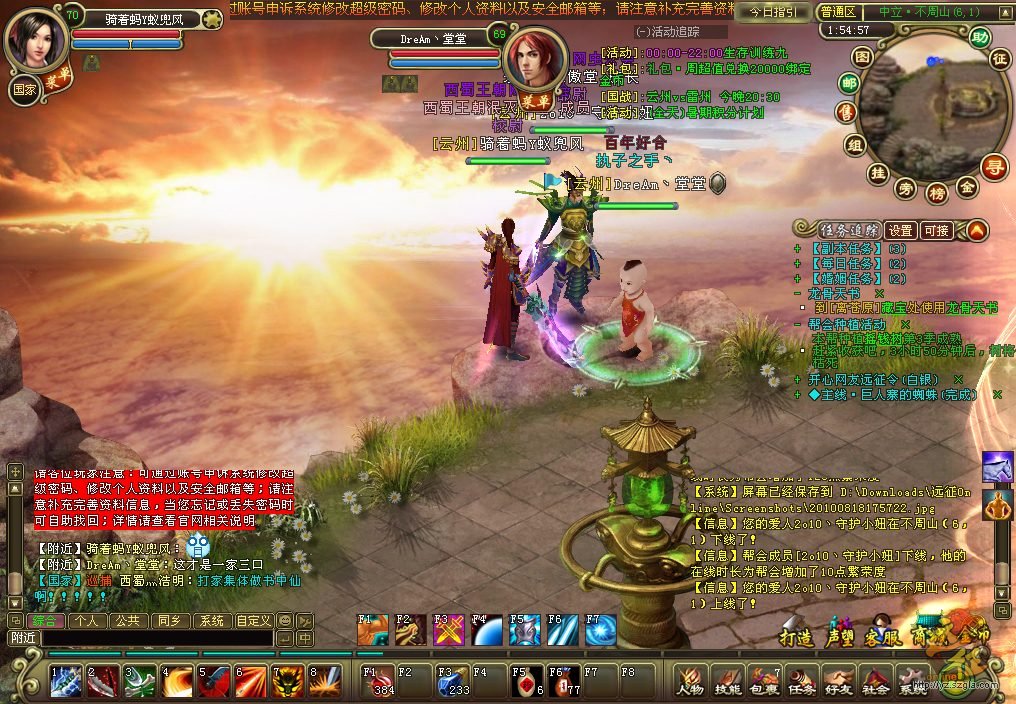Click the 售 stall button

tap(846, 113)
